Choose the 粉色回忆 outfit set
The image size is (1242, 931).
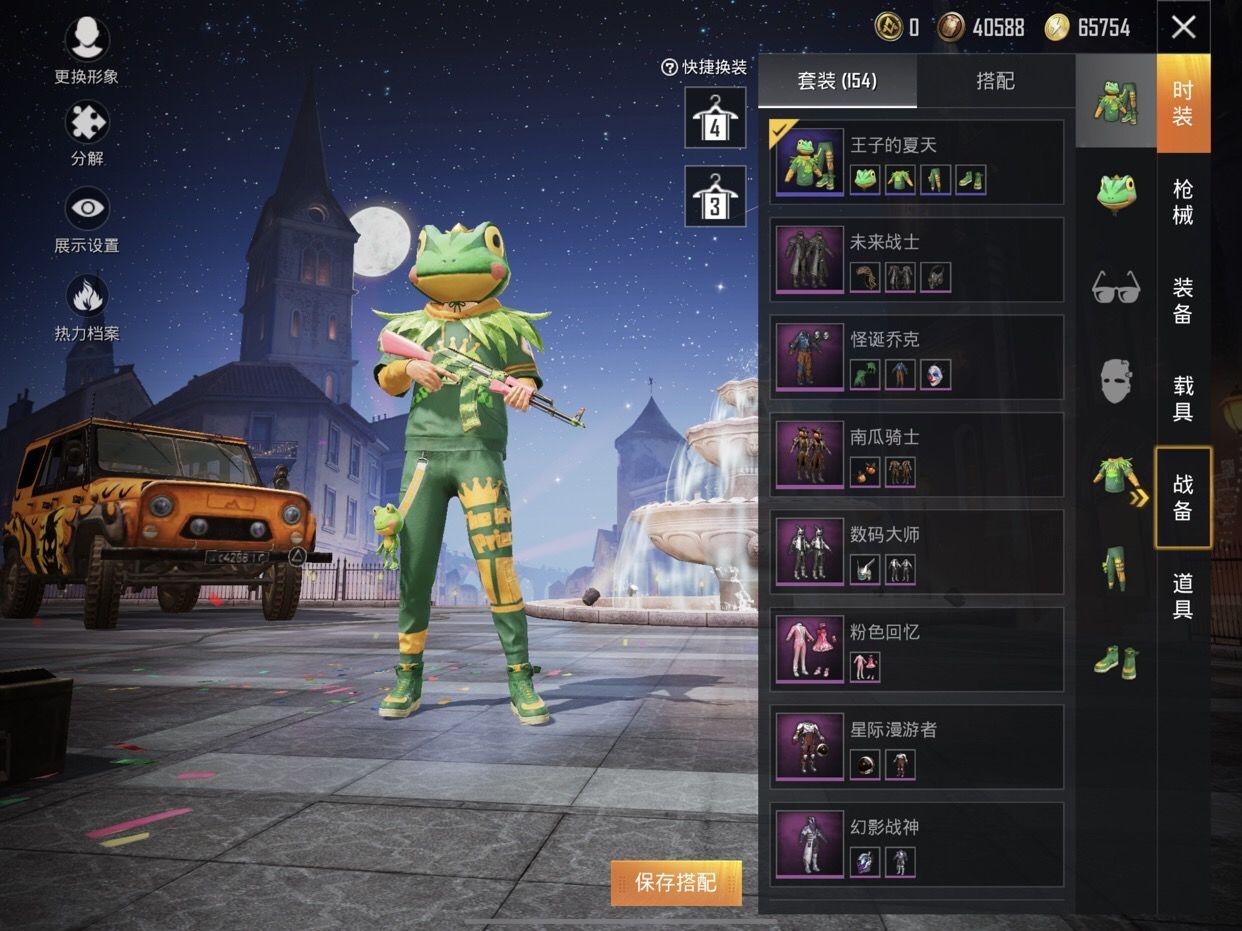click(916, 649)
